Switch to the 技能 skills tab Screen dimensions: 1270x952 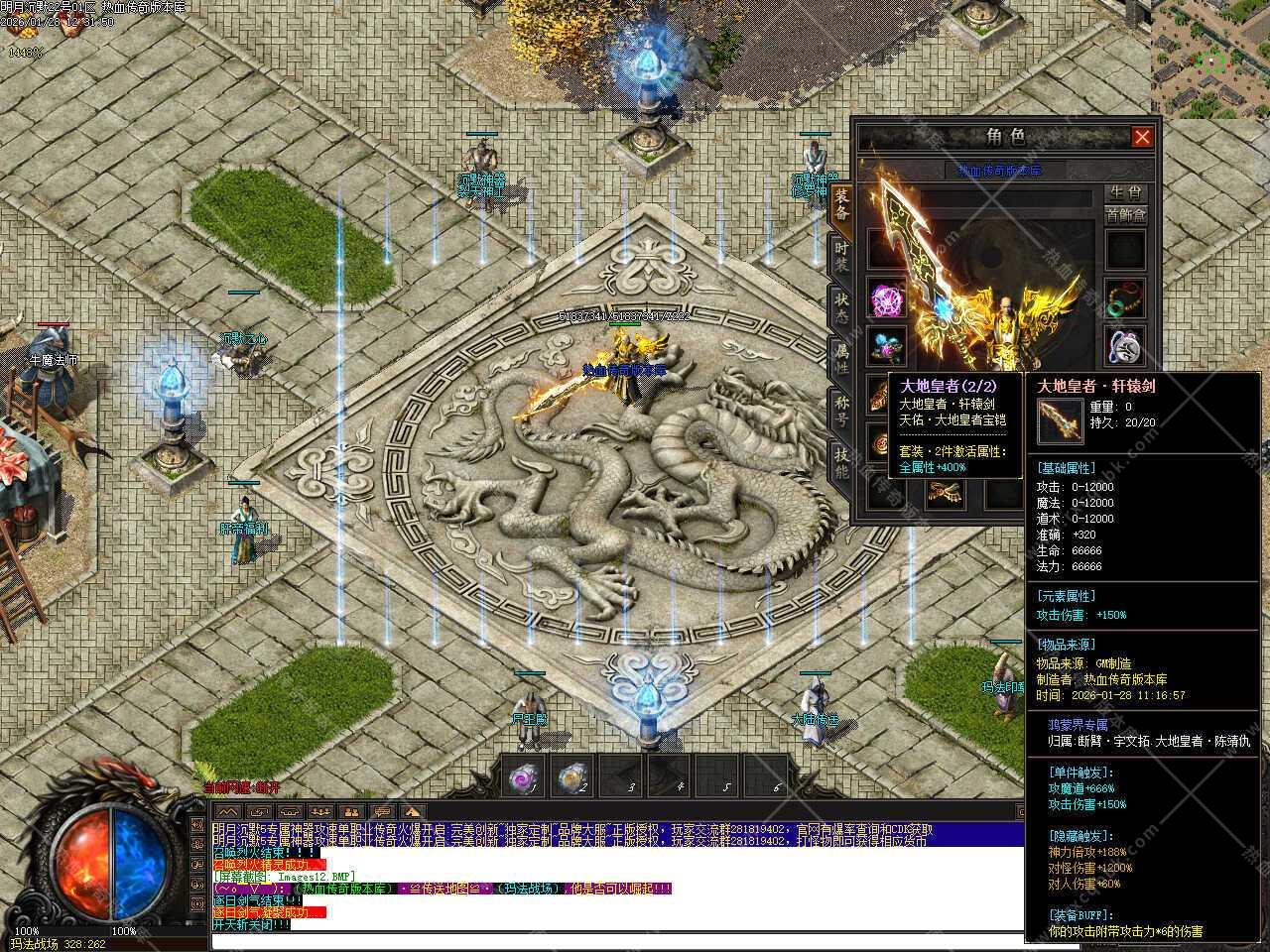tap(840, 462)
